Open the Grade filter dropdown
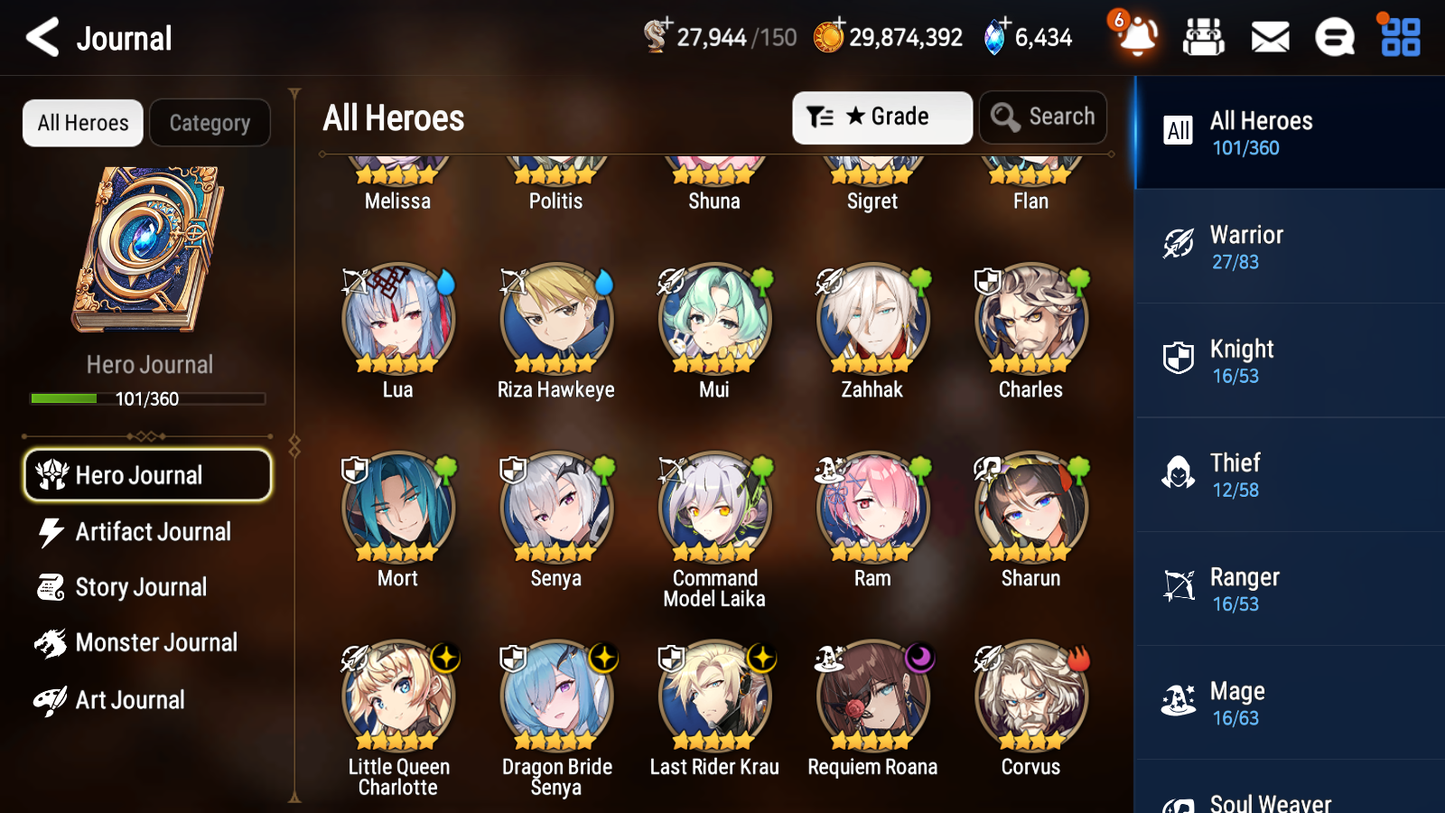1445x813 pixels. 882,117
